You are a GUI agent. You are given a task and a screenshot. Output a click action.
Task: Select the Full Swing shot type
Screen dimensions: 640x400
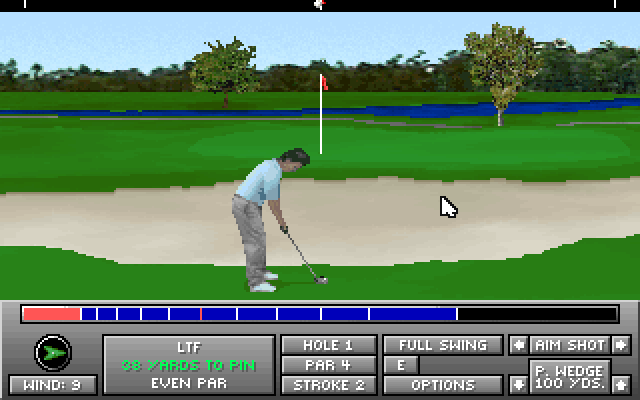[443, 345]
